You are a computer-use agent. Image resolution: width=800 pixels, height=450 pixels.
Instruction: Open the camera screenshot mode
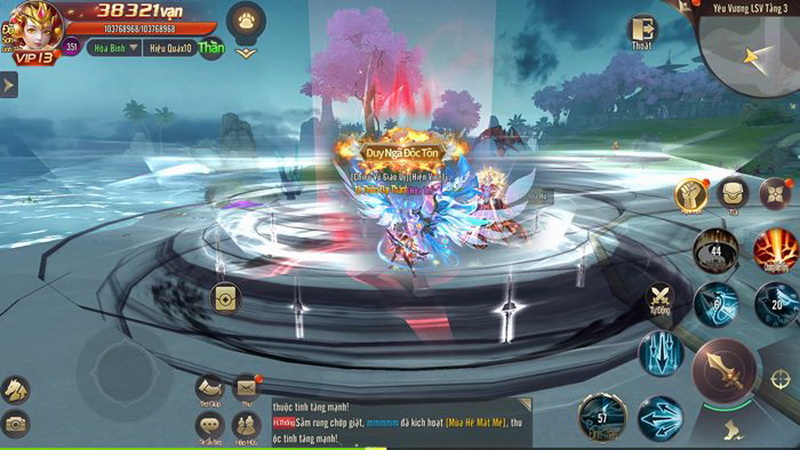tap(15, 424)
